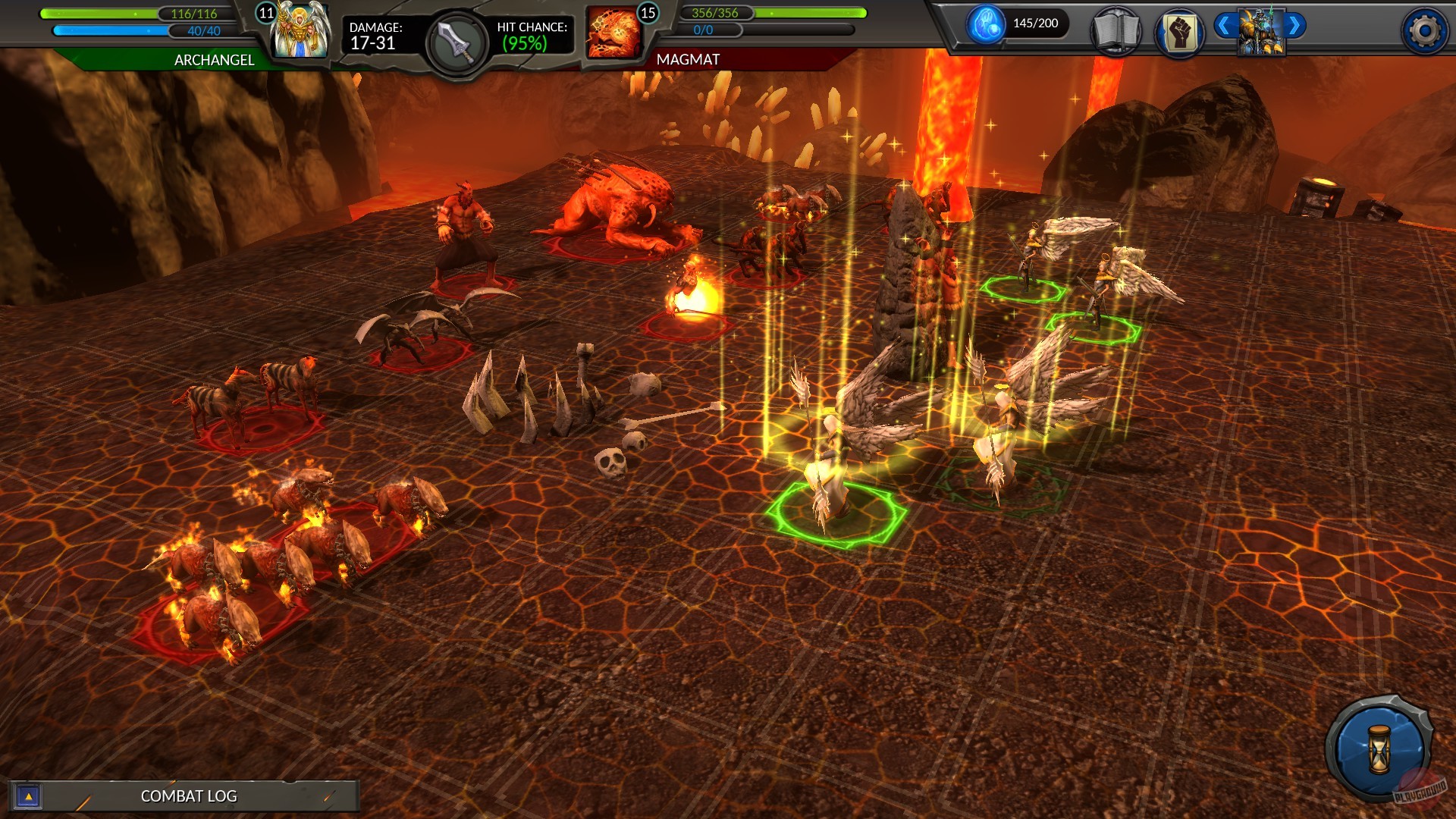Click the right chevron beside the unit portrait

tap(1294, 24)
